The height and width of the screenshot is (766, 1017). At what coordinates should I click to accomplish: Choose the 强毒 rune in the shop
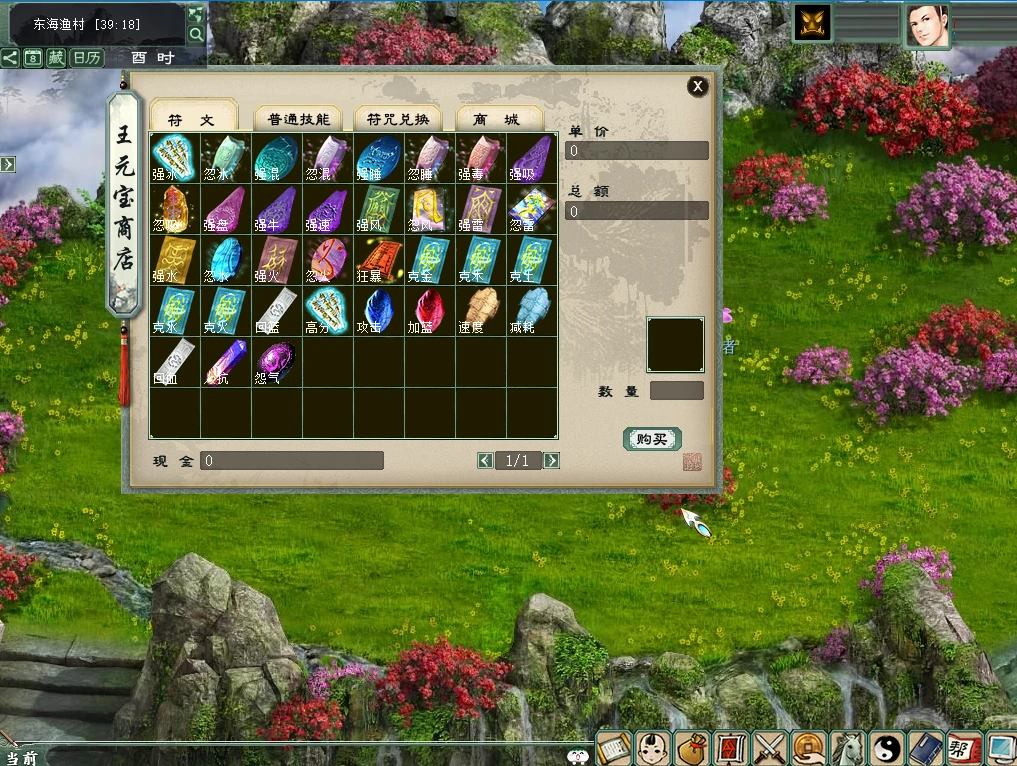481,158
